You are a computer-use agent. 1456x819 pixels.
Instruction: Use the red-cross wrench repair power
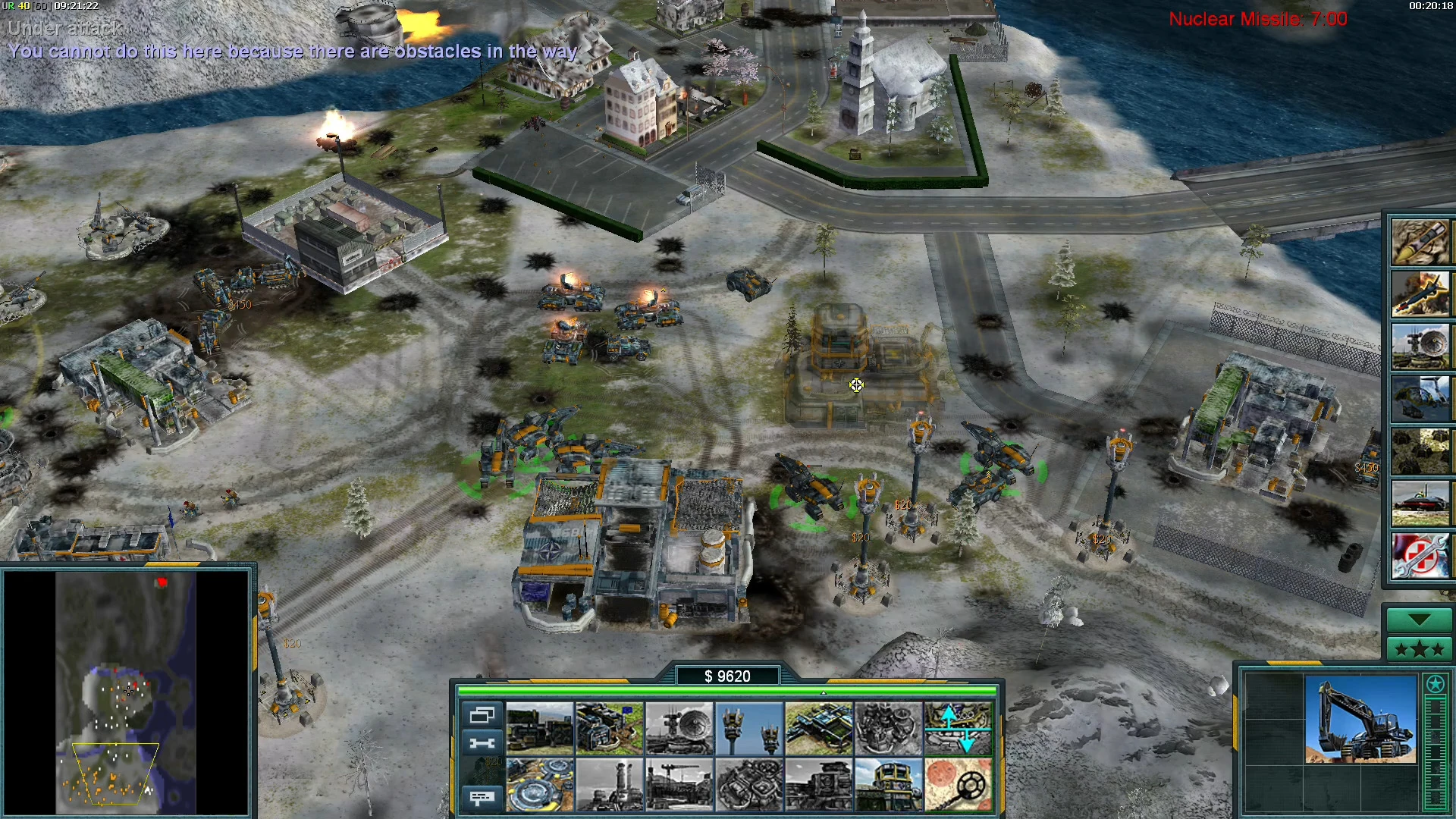1420,556
